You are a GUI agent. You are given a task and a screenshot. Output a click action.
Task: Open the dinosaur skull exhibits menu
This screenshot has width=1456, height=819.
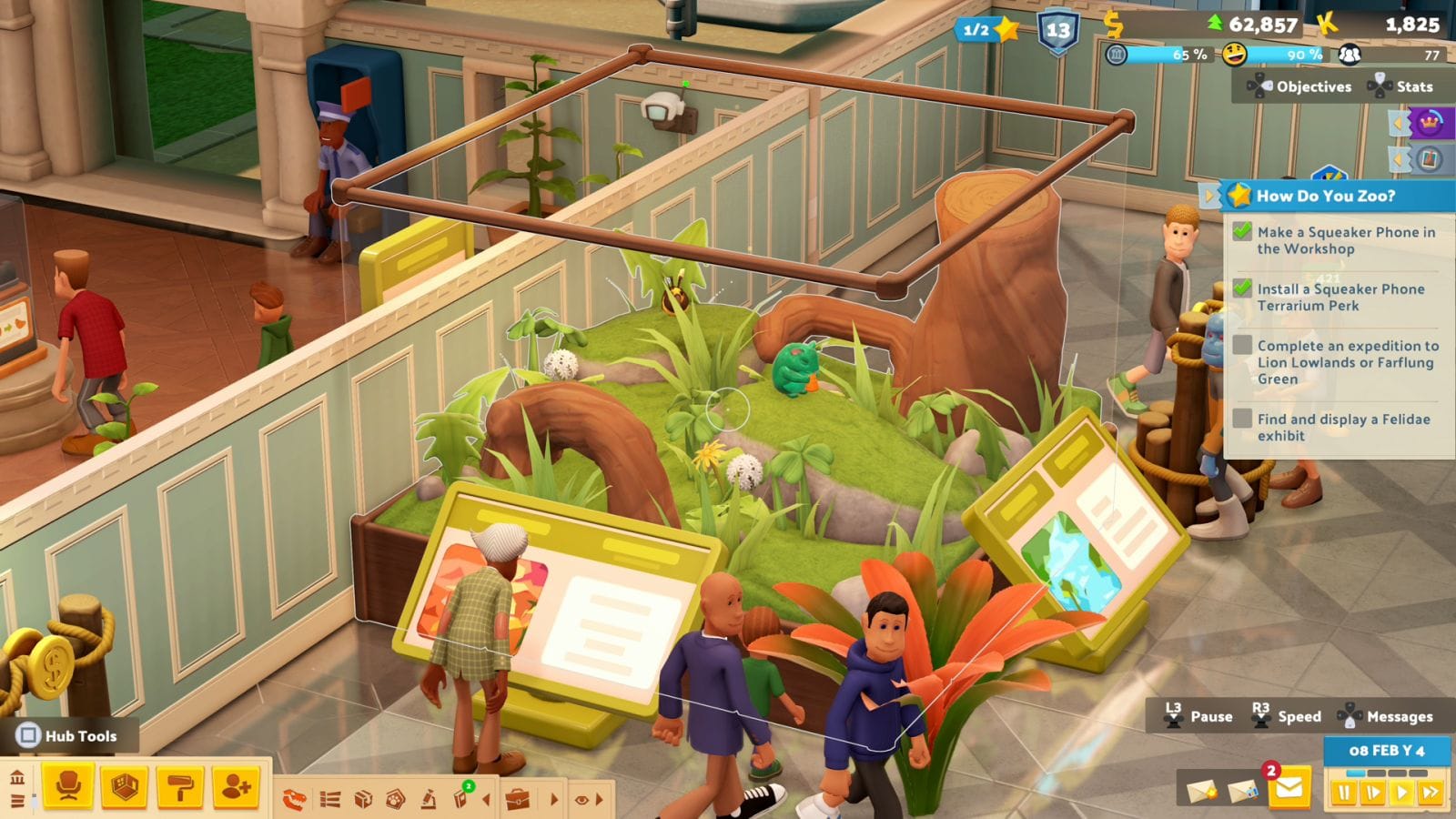pyautogui.click(x=295, y=800)
